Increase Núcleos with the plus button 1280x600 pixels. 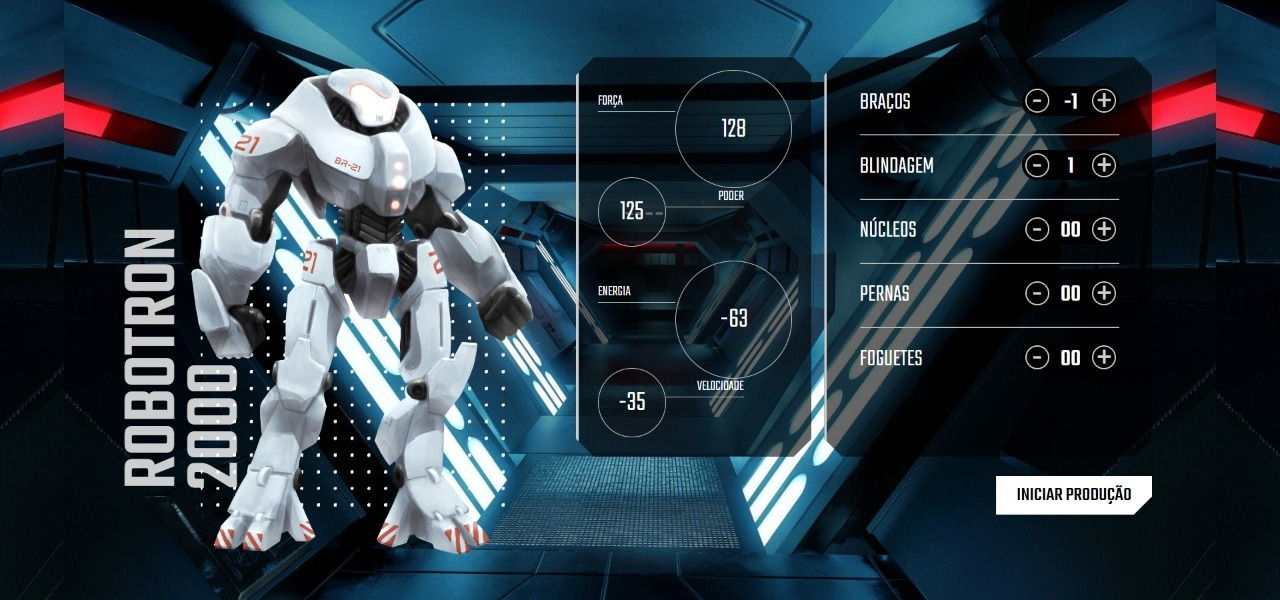tap(1103, 229)
